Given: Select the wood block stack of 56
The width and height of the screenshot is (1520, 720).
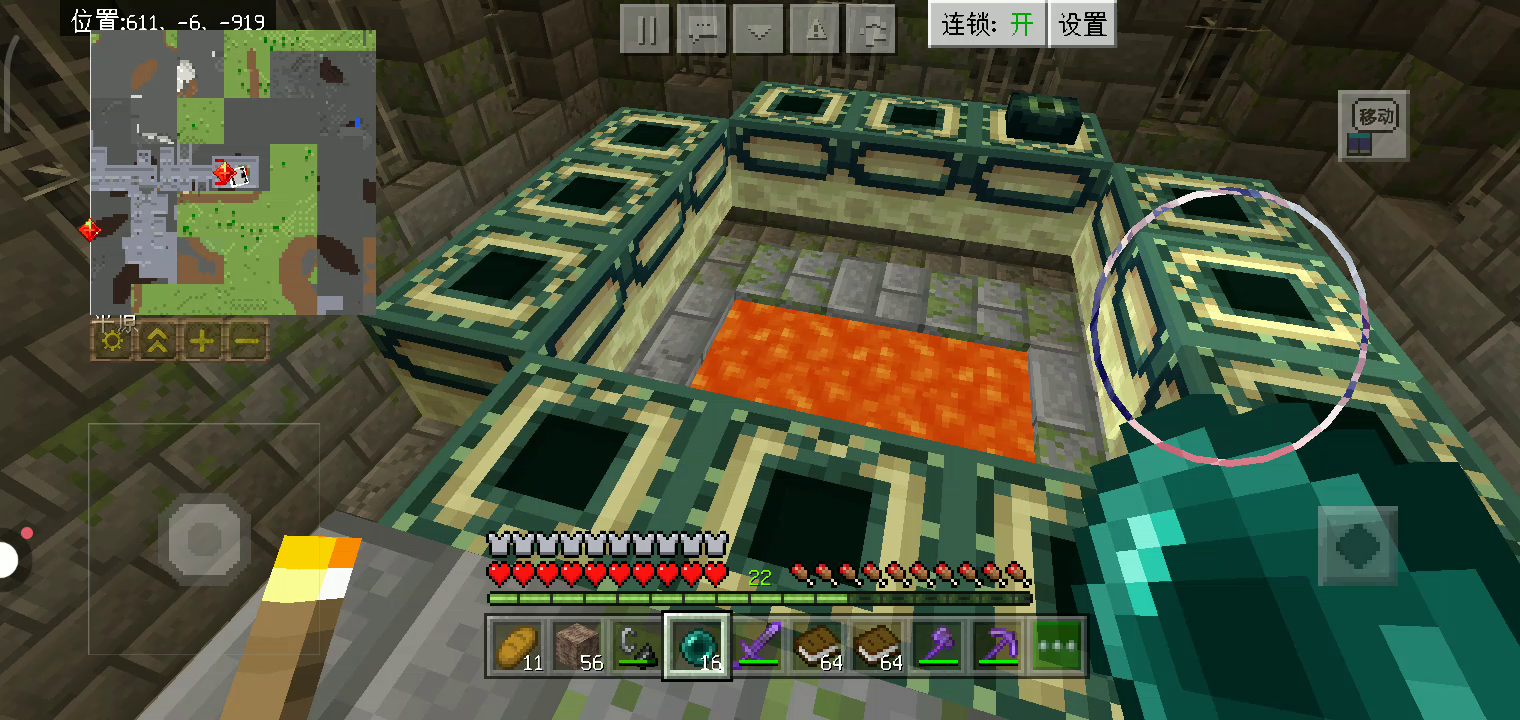Looking at the screenshot, I should pyautogui.click(x=577, y=646).
